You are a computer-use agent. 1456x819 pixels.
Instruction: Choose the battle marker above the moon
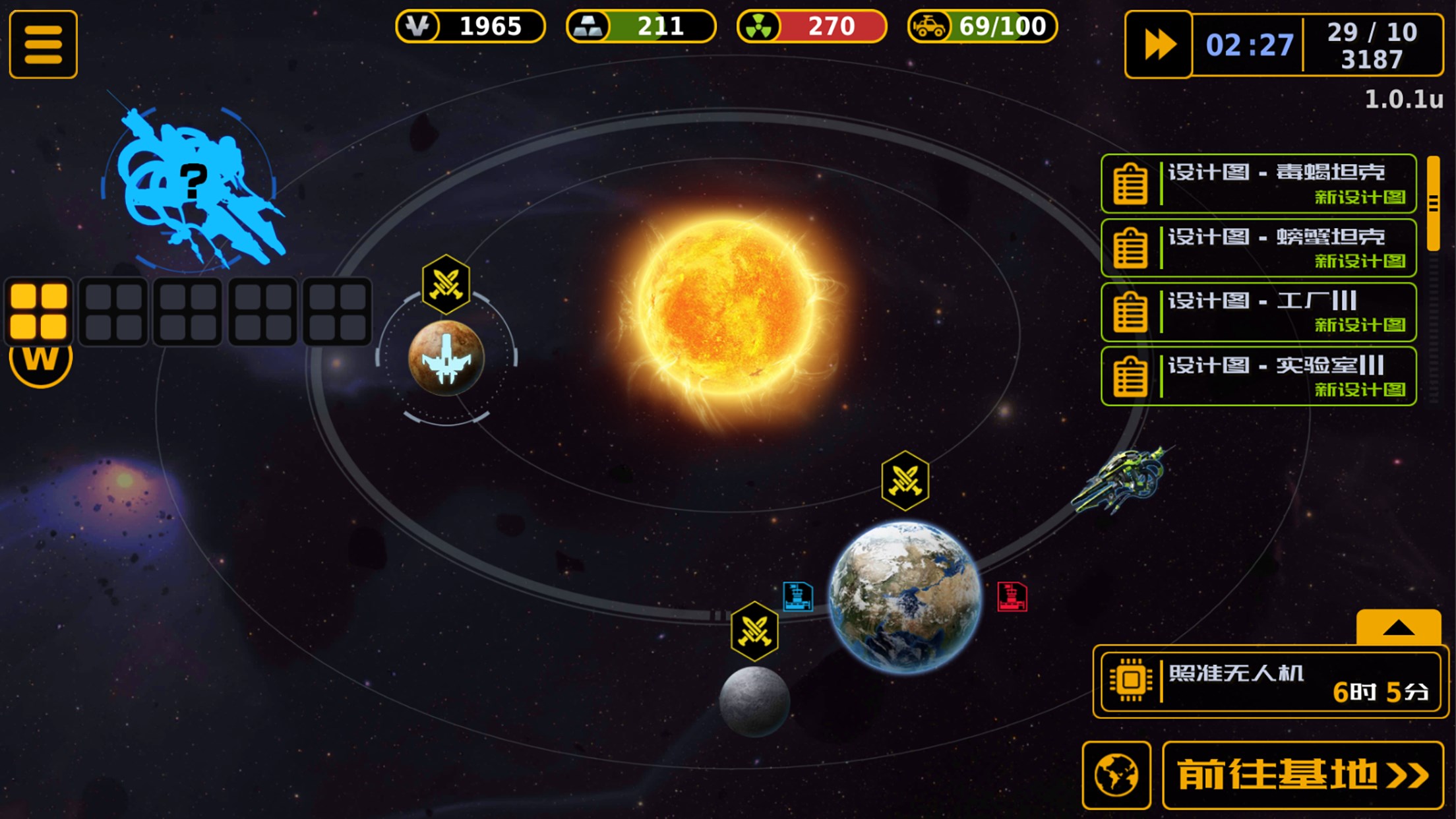pos(754,631)
